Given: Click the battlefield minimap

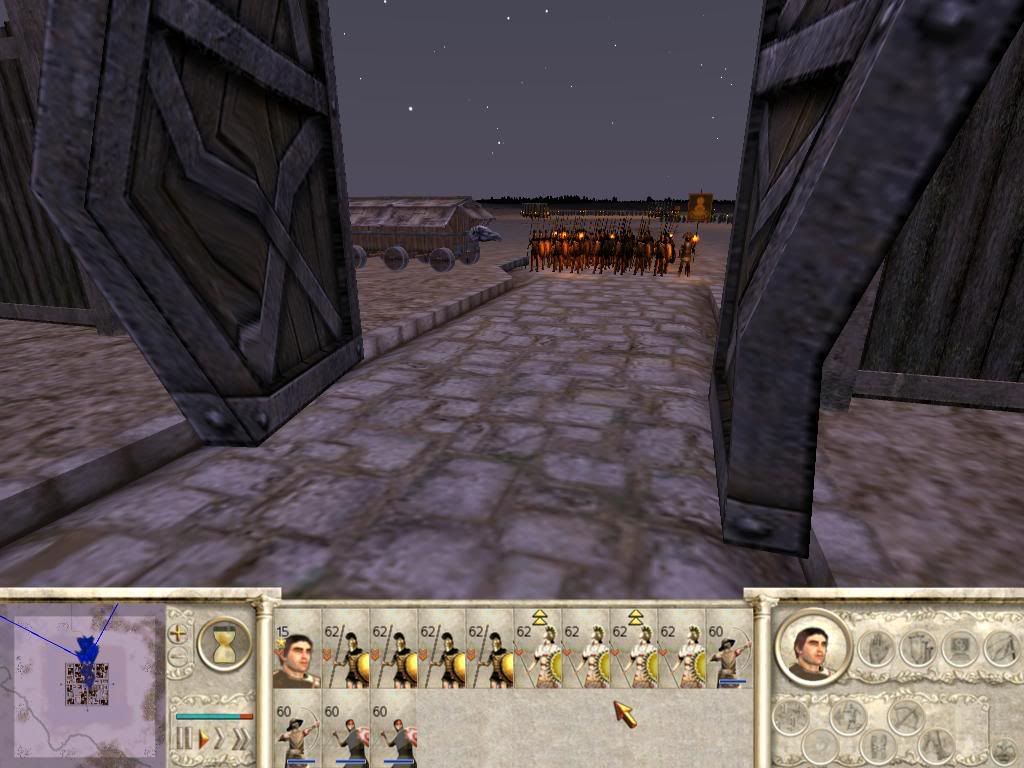Looking at the screenshot, I should click(85, 680).
